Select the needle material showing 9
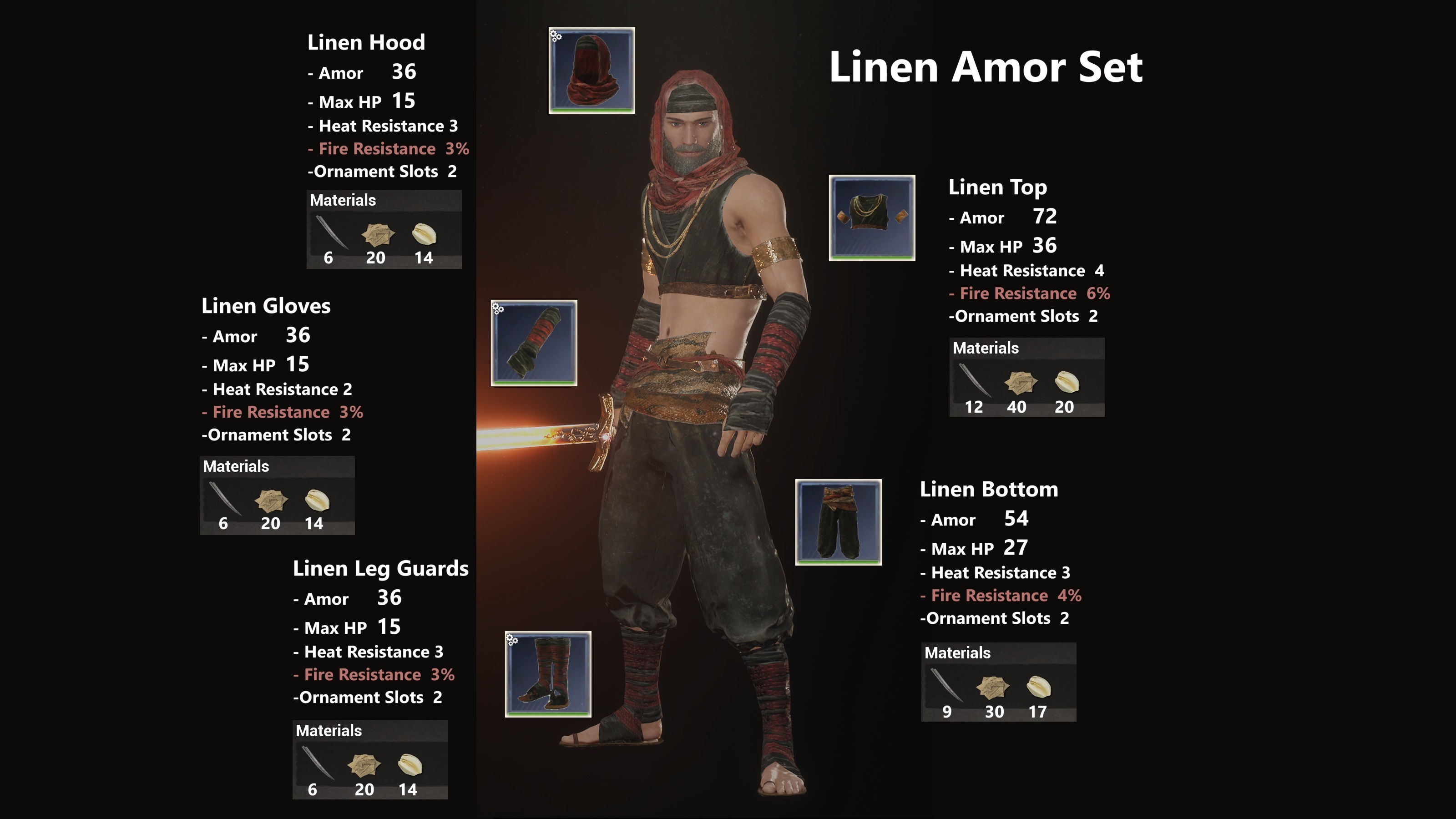The image size is (1456, 819). pos(946,685)
